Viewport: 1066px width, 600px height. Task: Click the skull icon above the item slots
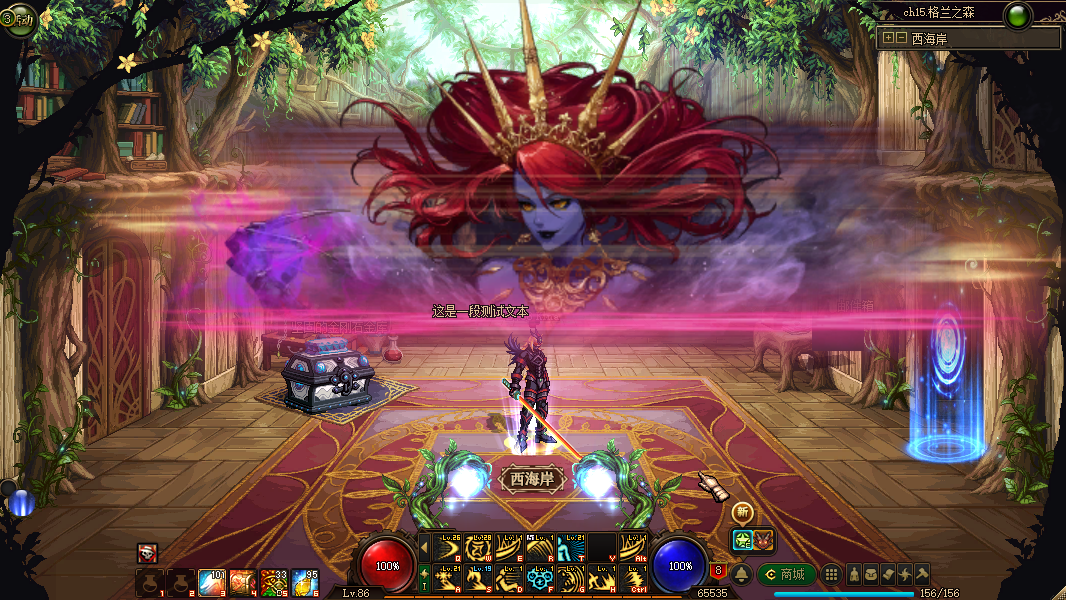[147, 552]
